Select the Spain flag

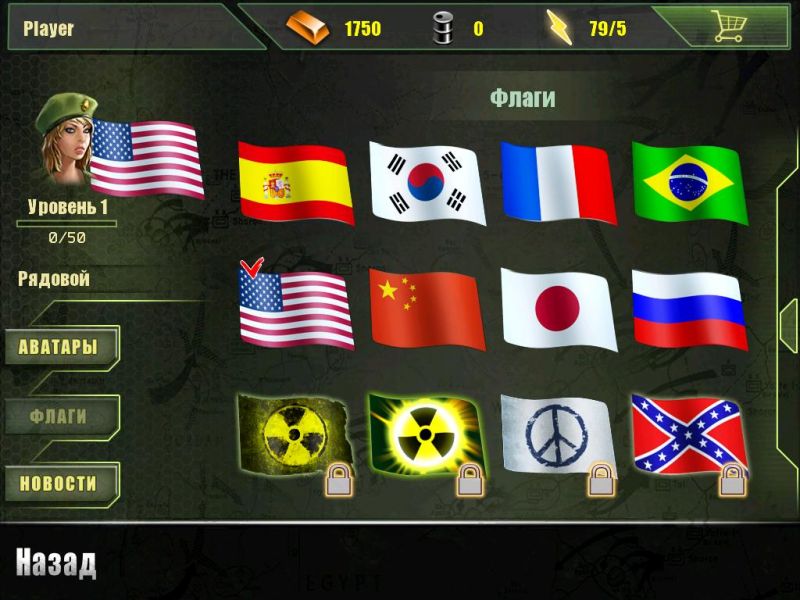pyautogui.click(x=295, y=183)
